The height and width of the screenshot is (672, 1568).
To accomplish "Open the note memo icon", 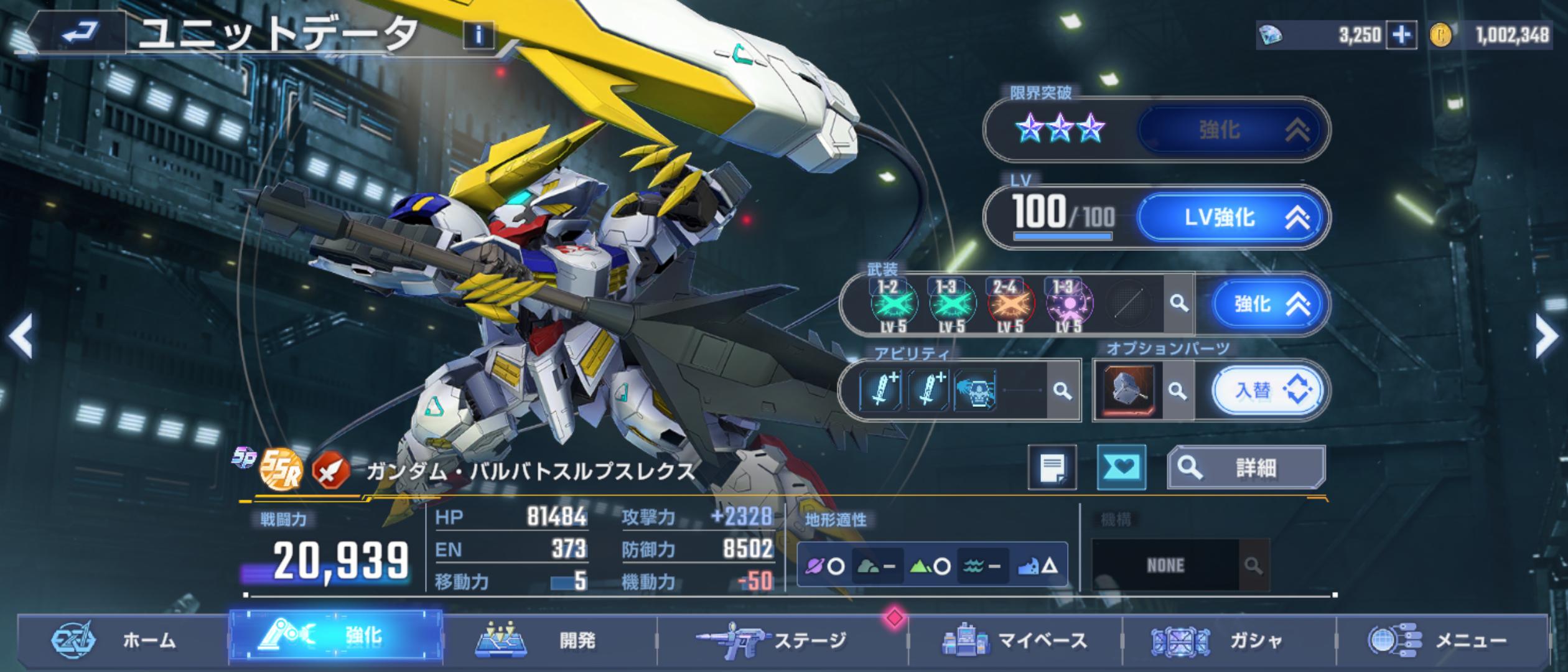I will 1052,467.
